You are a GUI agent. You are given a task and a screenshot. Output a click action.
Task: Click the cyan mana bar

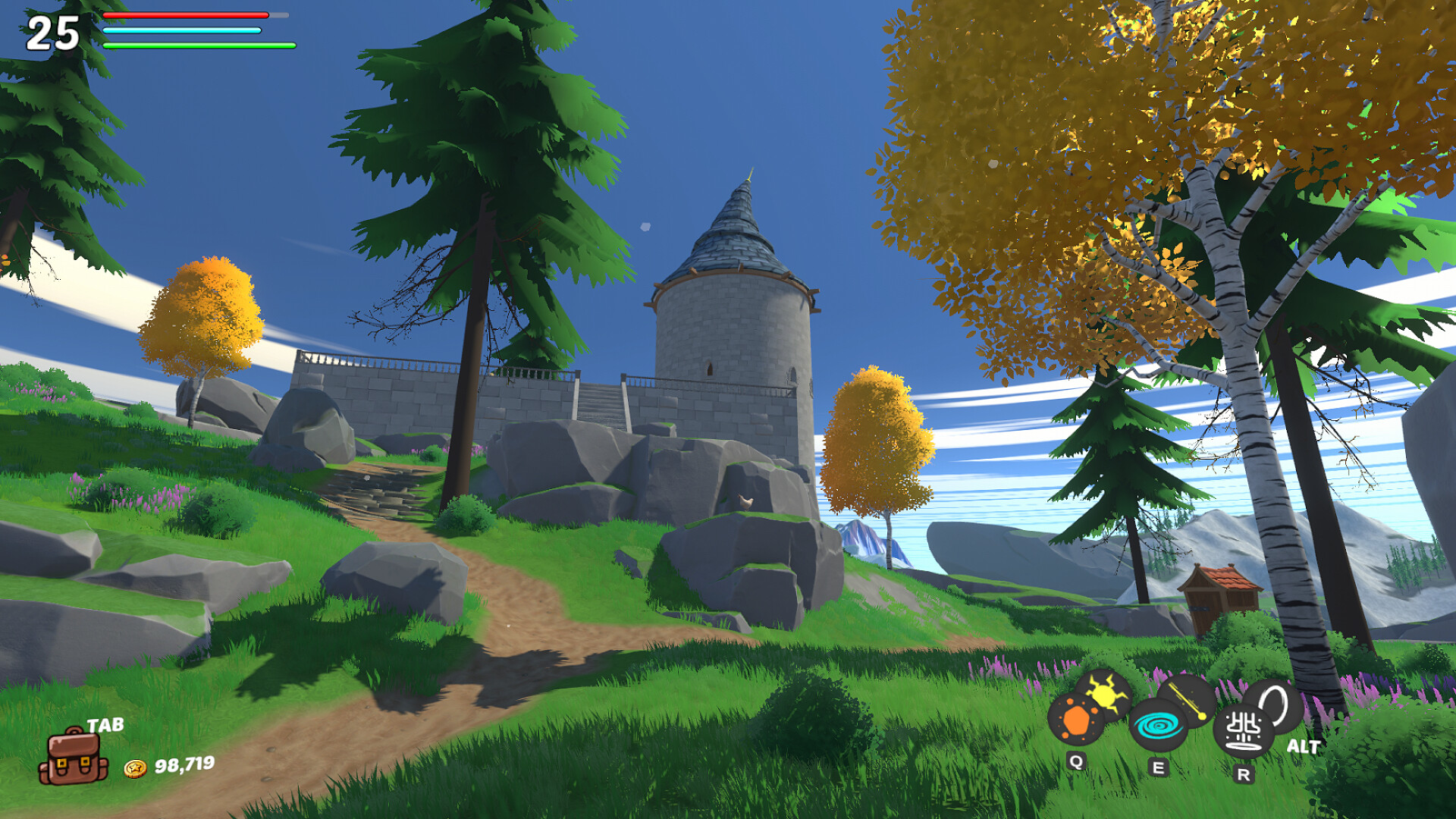(x=182, y=29)
